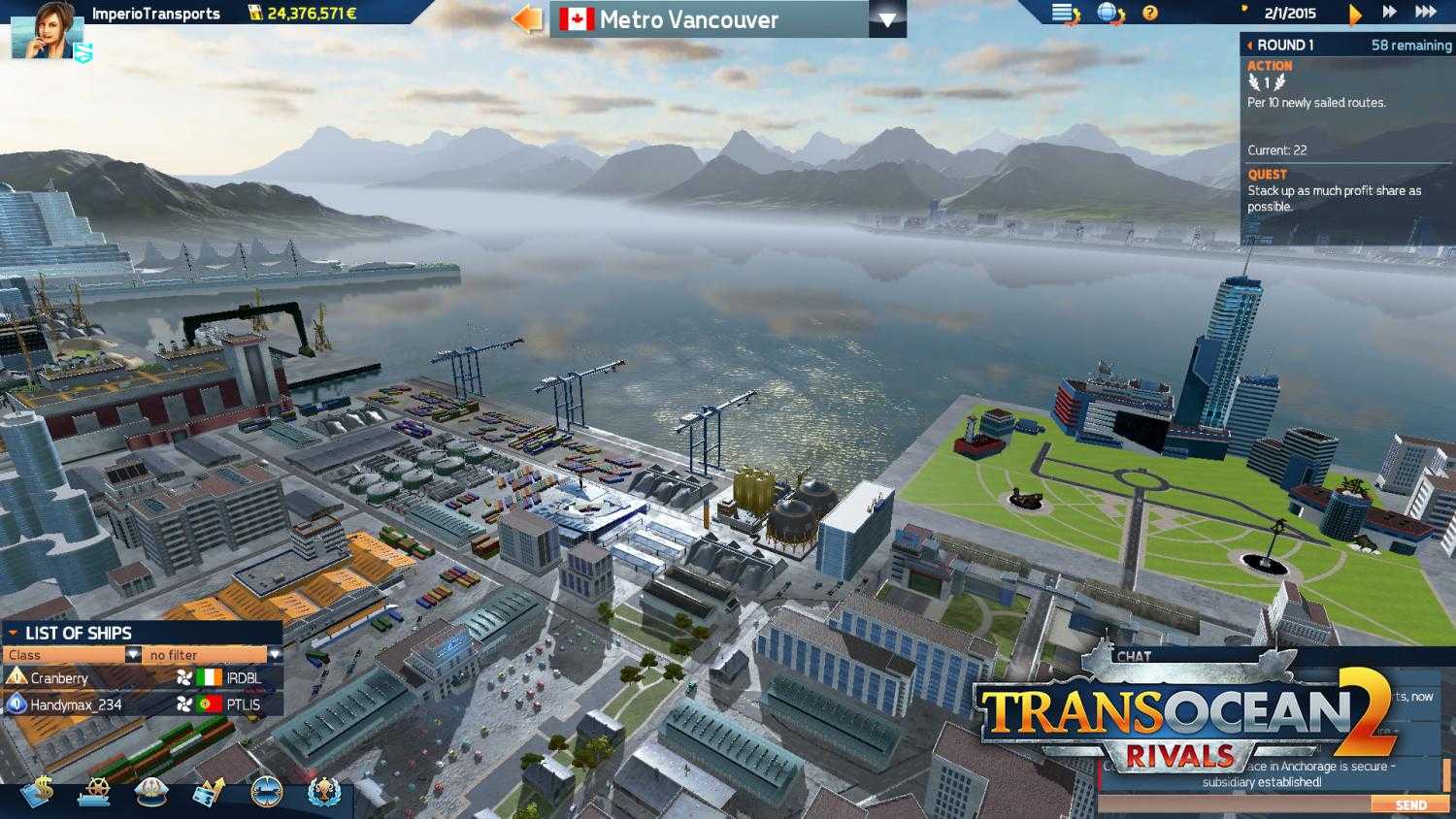Open the finances panel via dollar icon
This screenshot has width=1456, height=819.
(x=42, y=791)
